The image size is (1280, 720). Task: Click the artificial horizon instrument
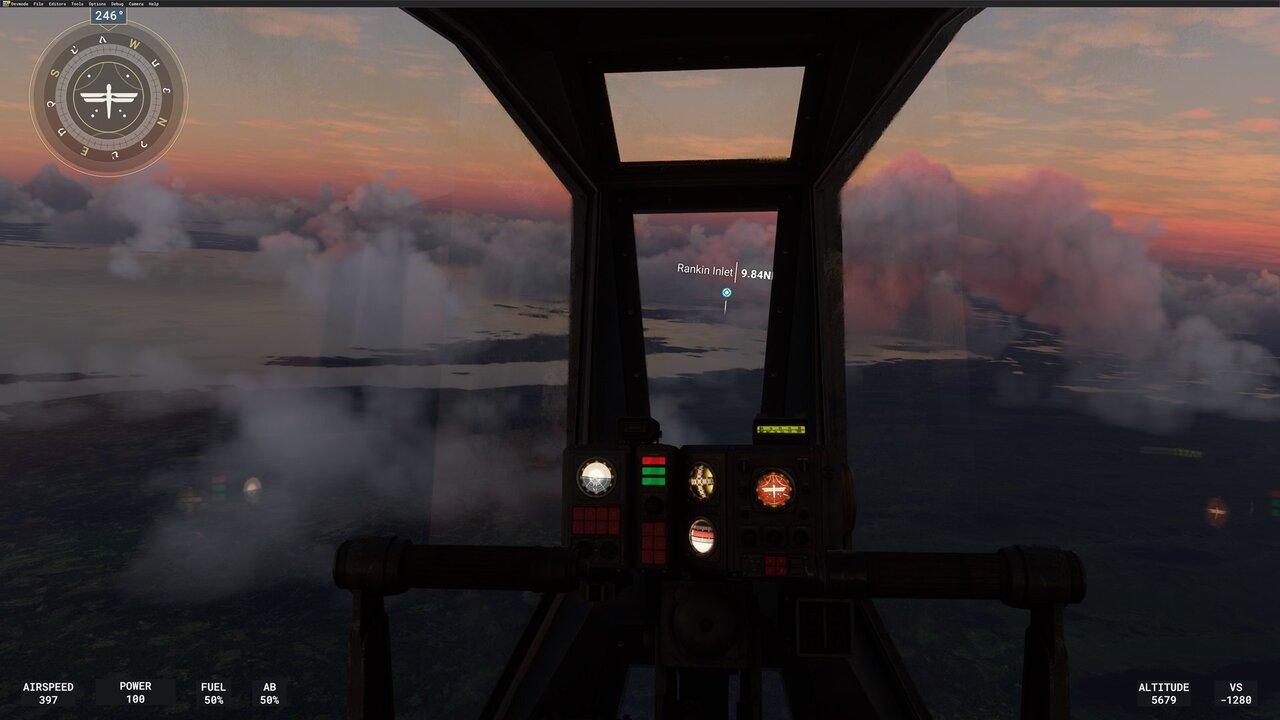coord(595,480)
